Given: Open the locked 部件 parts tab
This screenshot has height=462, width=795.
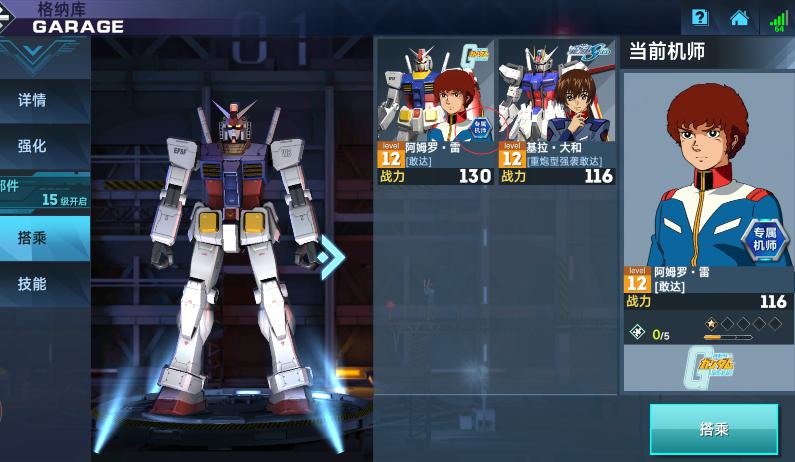Looking at the screenshot, I should coord(40,193).
